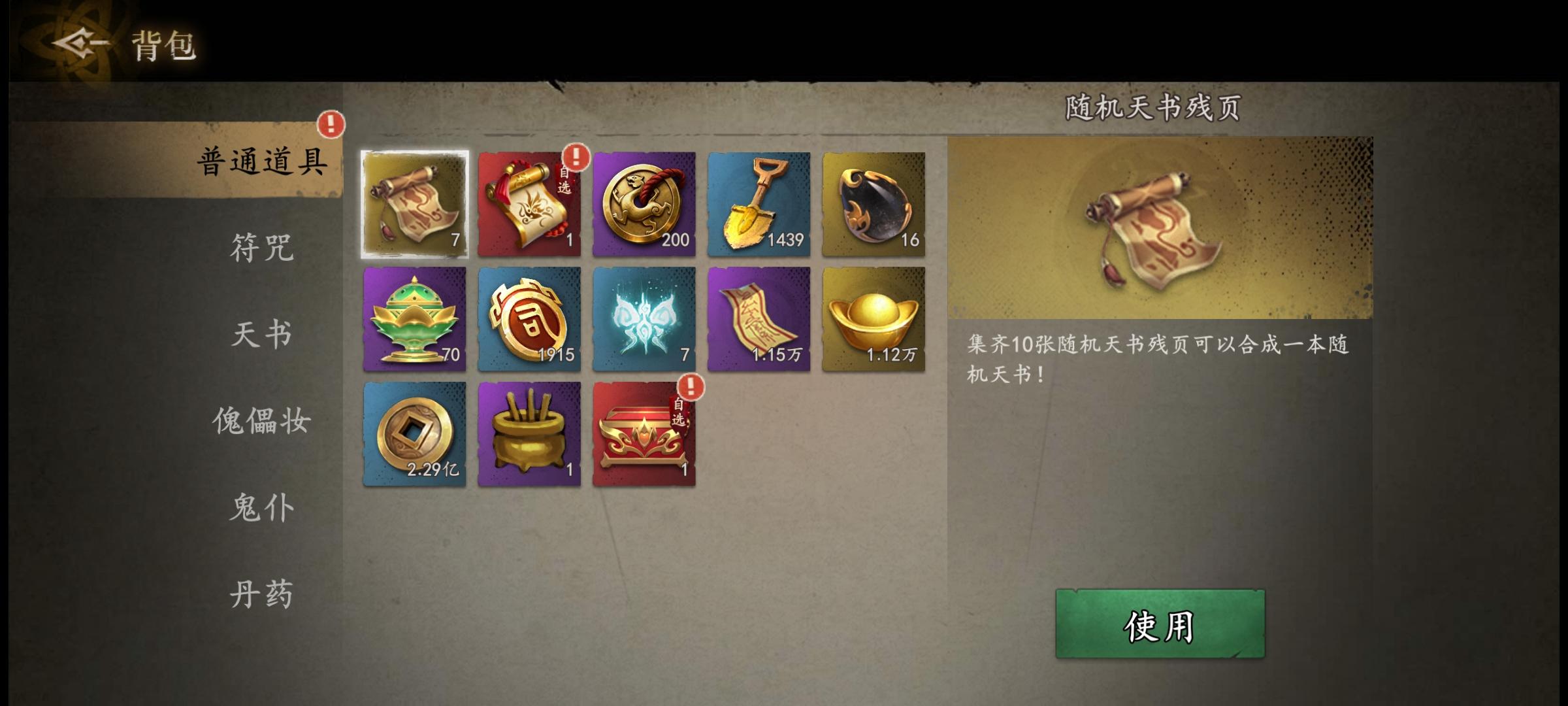
Task: Select the green lotus lamp item
Action: click(414, 320)
